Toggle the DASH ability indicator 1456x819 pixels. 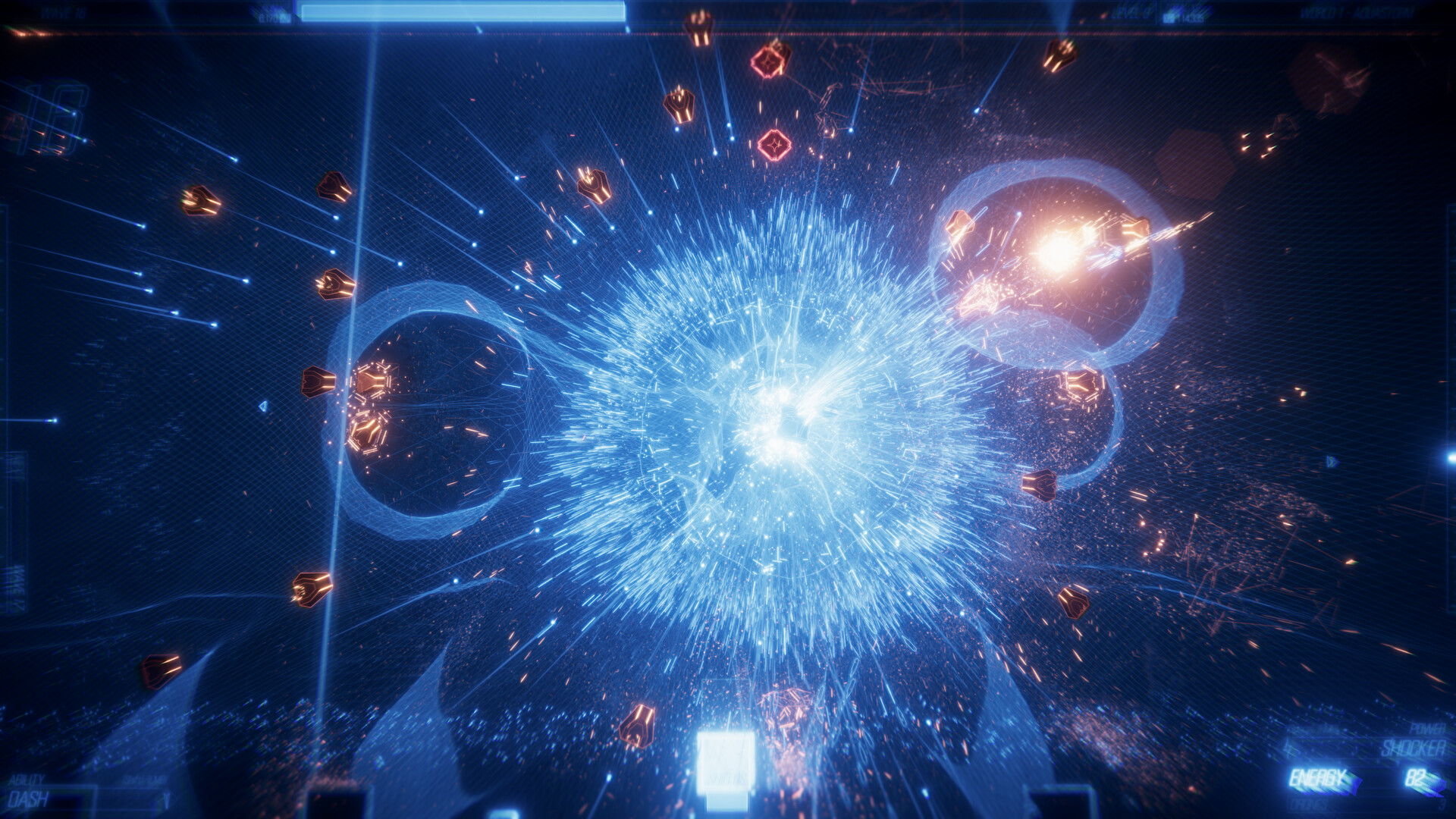pyautogui.click(x=30, y=798)
